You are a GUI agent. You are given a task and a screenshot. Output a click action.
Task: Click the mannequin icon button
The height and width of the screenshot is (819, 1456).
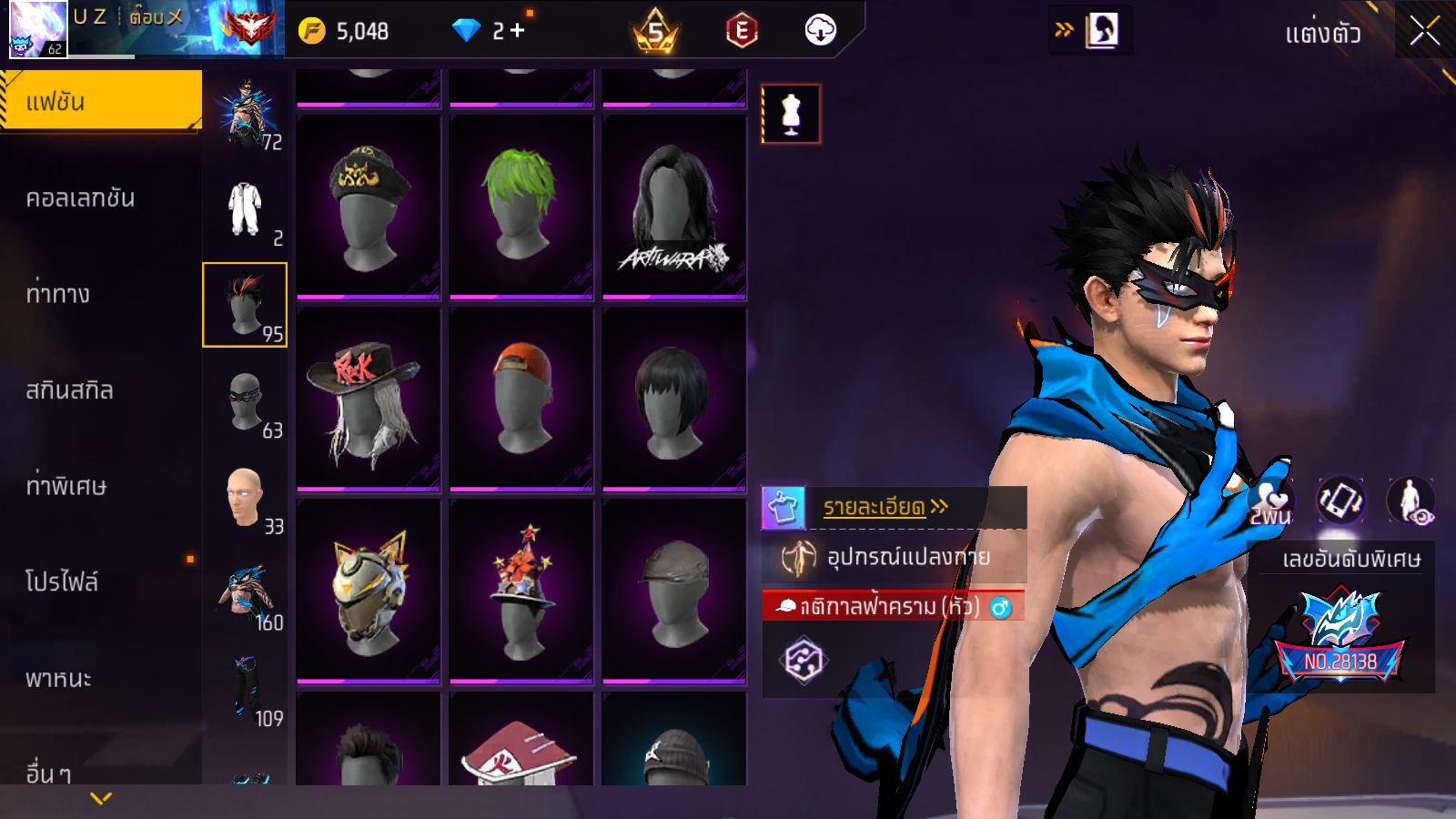pos(791,114)
